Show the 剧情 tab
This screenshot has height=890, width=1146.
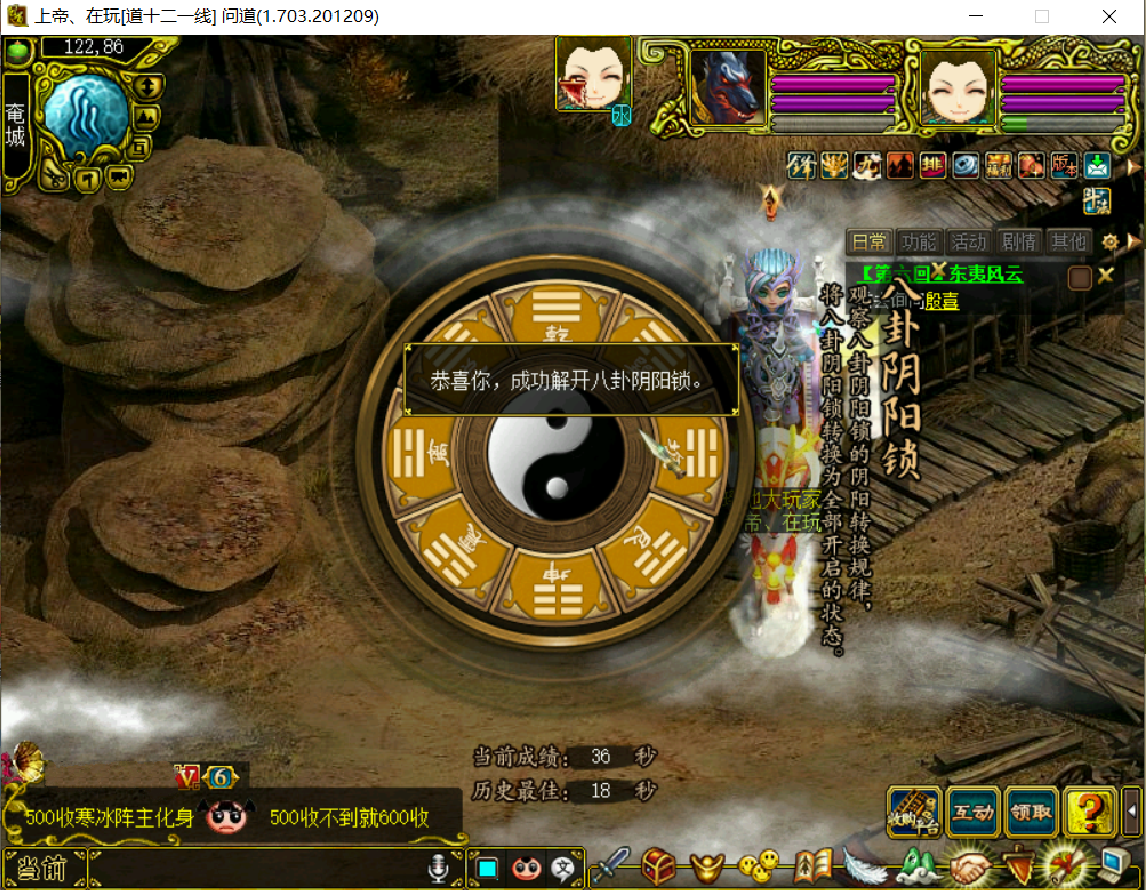click(1018, 241)
